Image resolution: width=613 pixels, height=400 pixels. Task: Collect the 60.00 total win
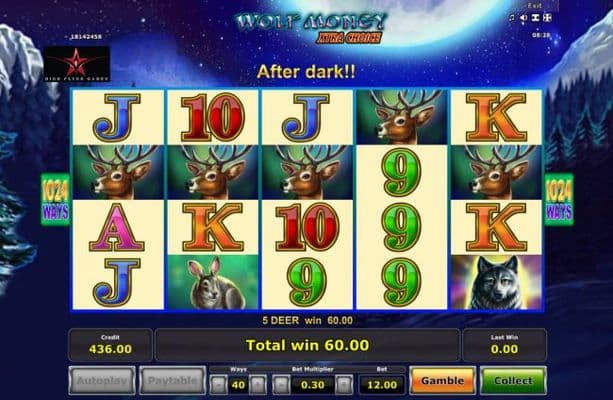coord(512,381)
